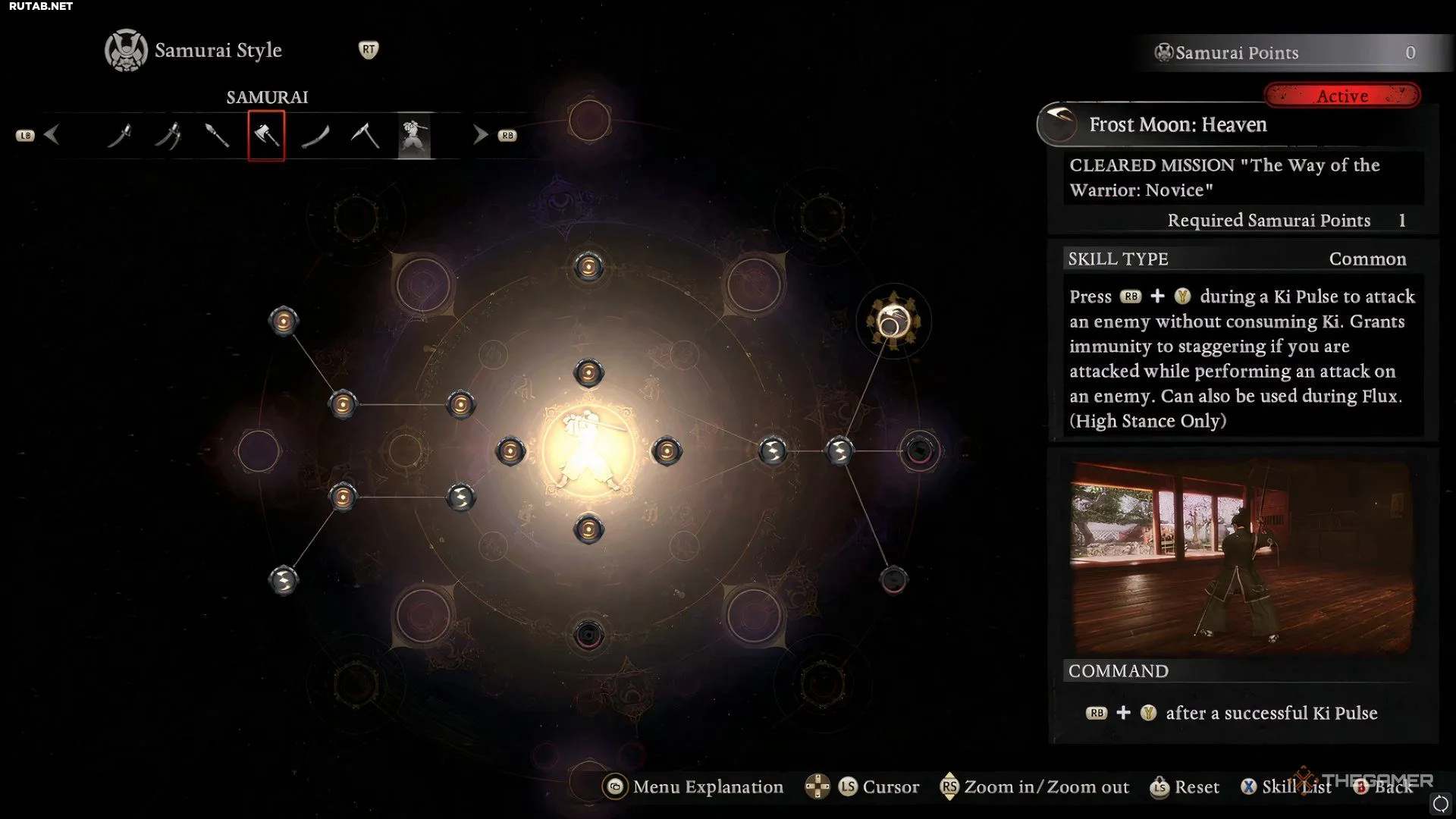
Task: Switch to the dual swords tab
Action: click(x=168, y=136)
